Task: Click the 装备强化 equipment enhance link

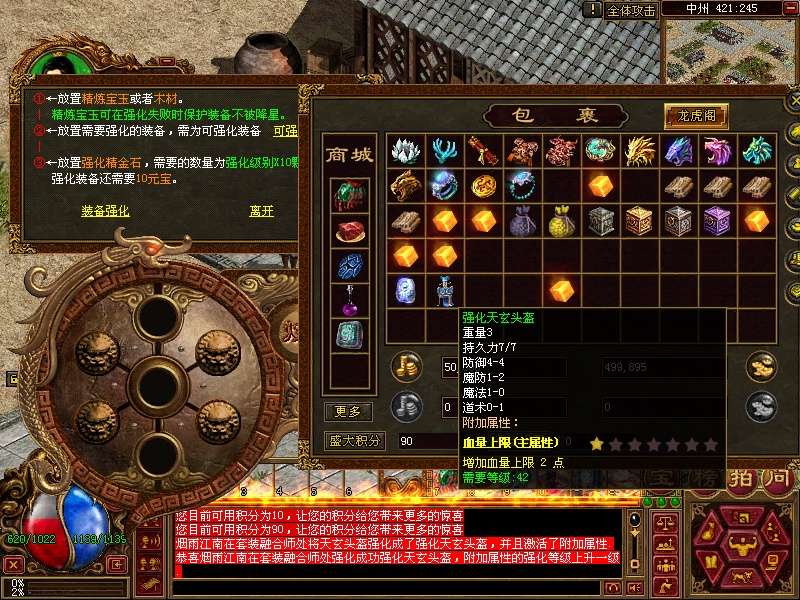Action: coord(105,211)
